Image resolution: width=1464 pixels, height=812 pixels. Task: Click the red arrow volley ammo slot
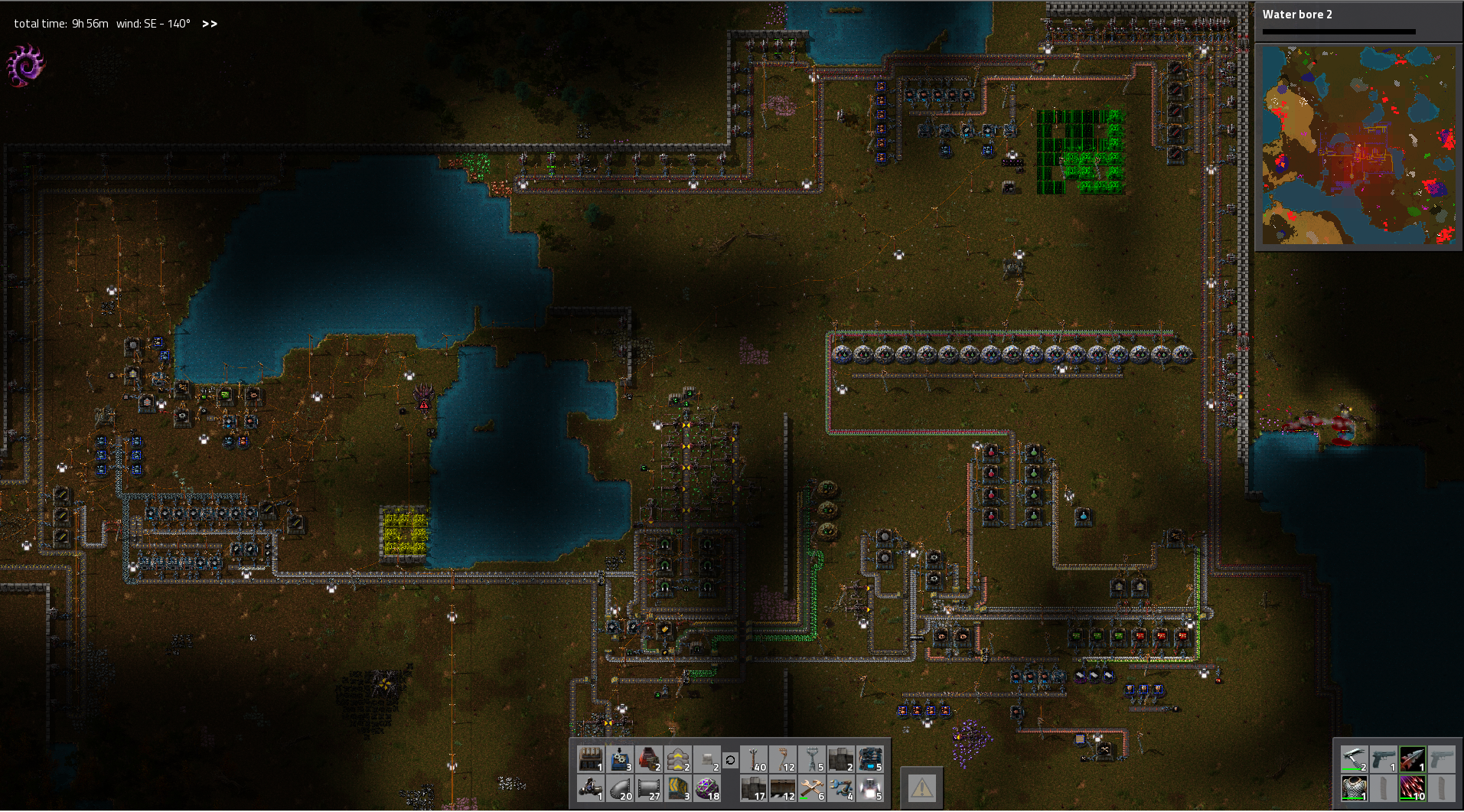pos(1413,788)
